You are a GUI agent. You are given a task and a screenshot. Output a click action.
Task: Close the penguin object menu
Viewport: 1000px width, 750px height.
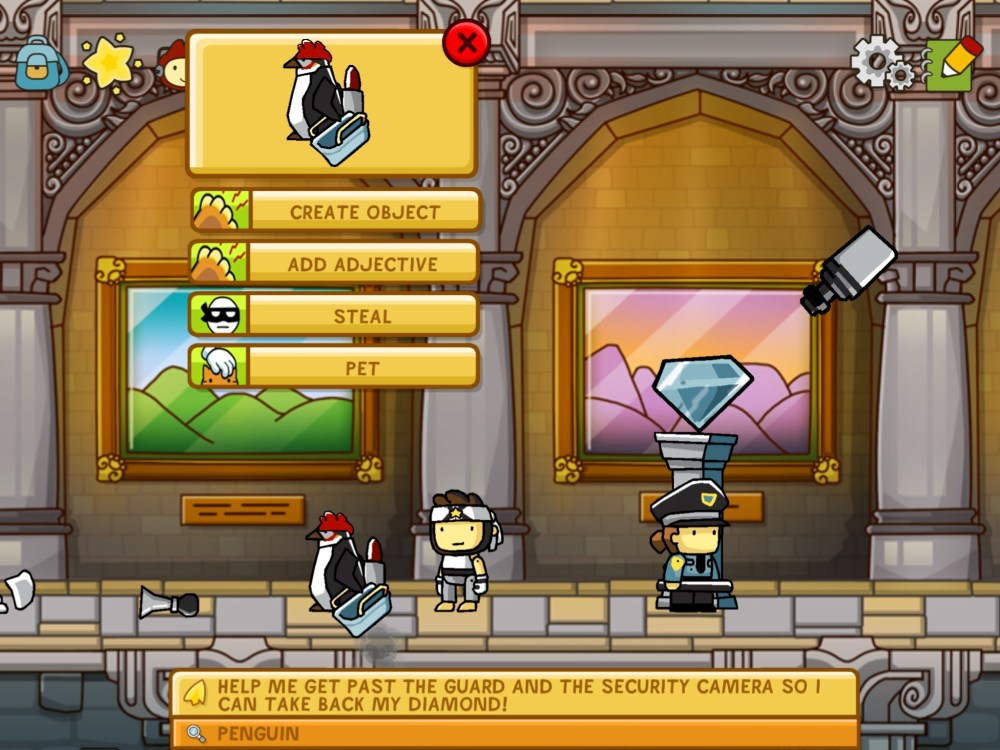click(466, 43)
